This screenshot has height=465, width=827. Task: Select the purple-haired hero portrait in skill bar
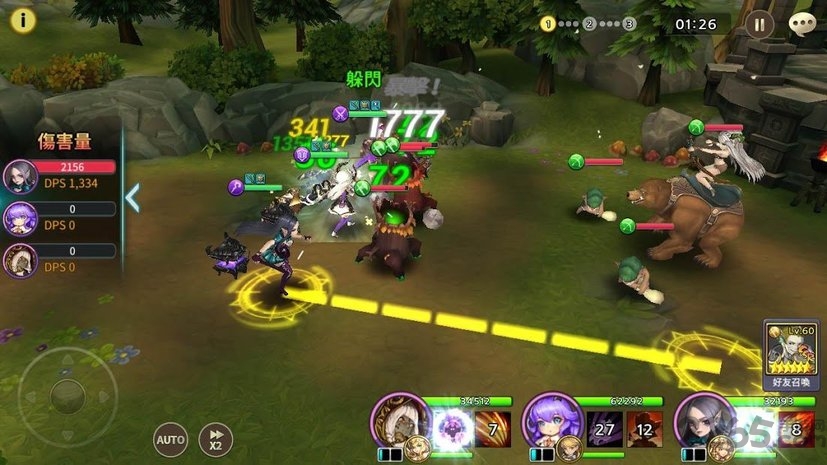click(x=549, y=419)
